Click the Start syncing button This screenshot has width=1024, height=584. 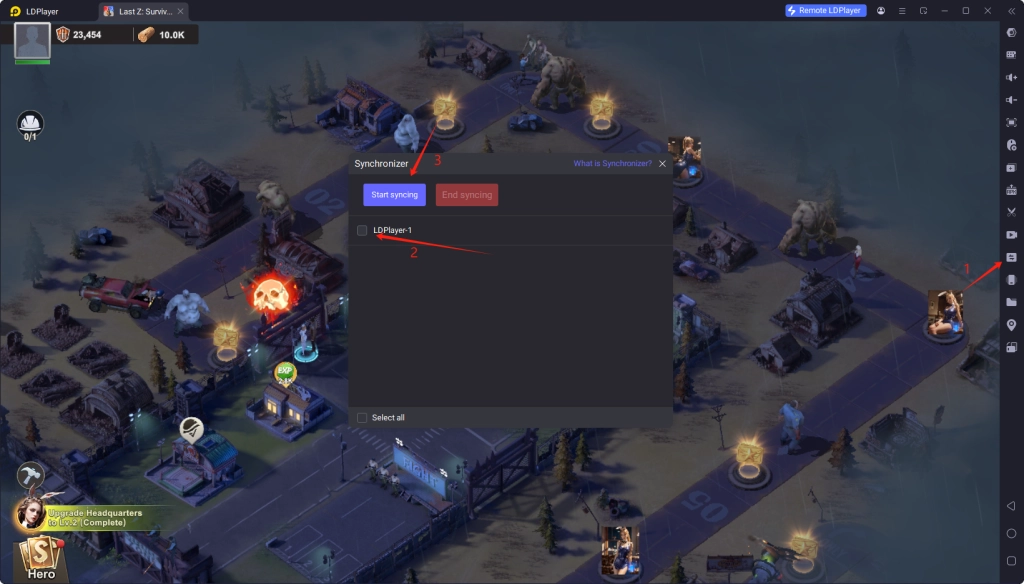click(394, 195)
